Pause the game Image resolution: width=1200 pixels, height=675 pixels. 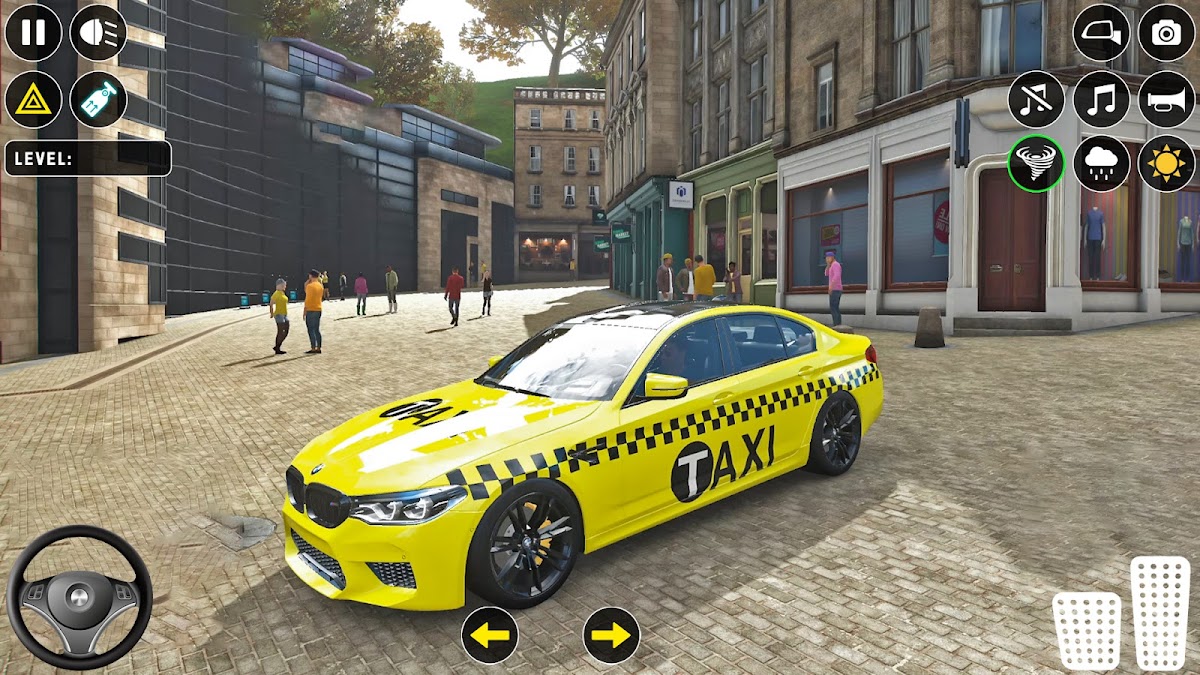click(x=33, y=32)
